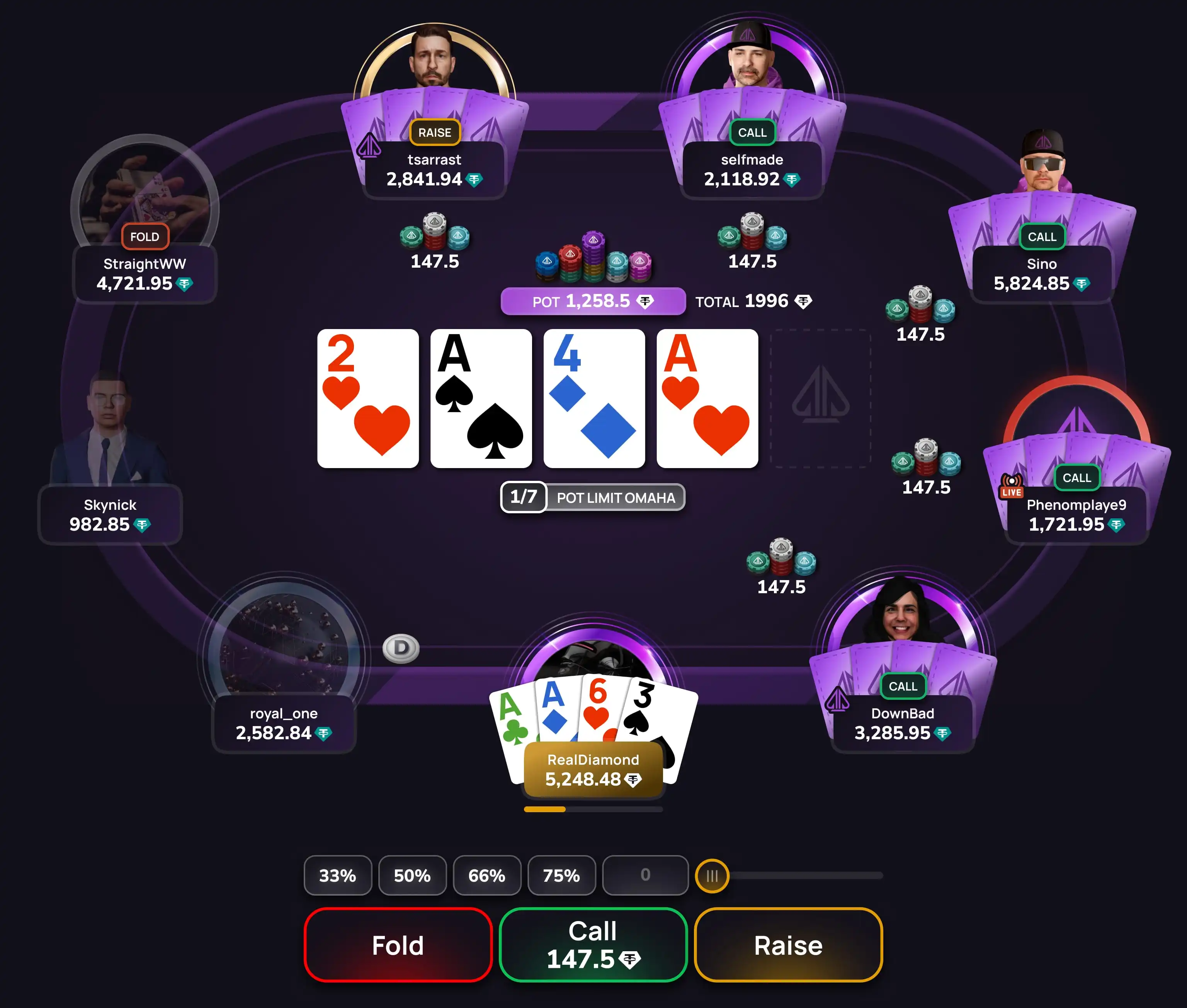This screenshot has height=1008, width=1187.
Task: Choose the 66% bet preset
Action: click(487, 876)
